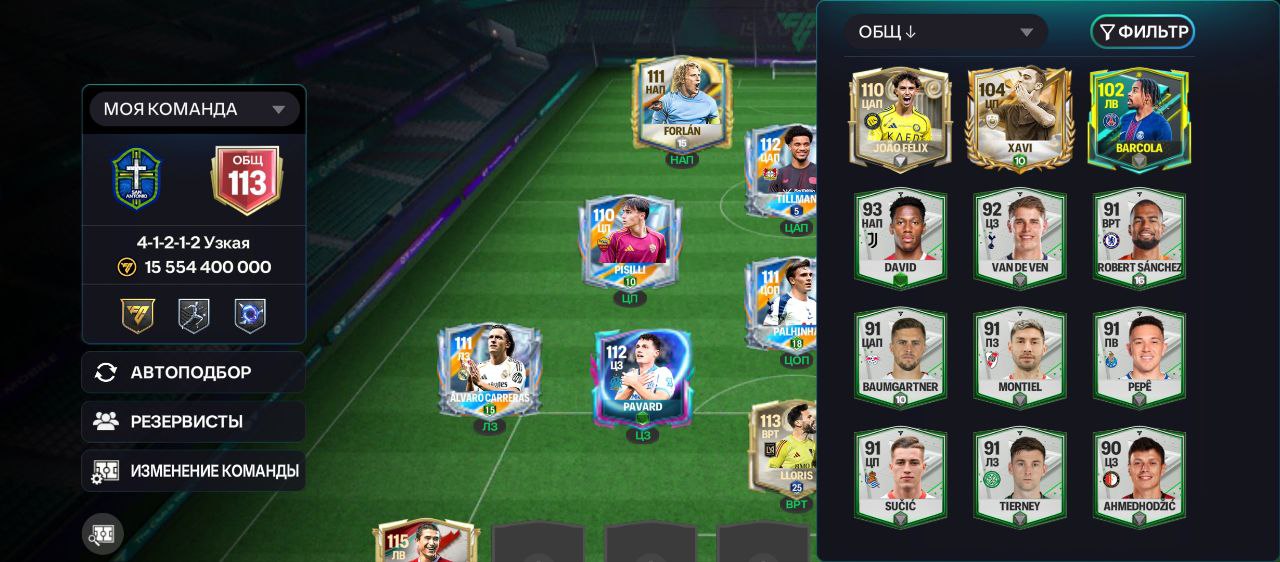The width and height of the screenshot is (1280, 562).
Task: Click the Автоподбор button
Action: pyautogui.click(x=193, y=372)
